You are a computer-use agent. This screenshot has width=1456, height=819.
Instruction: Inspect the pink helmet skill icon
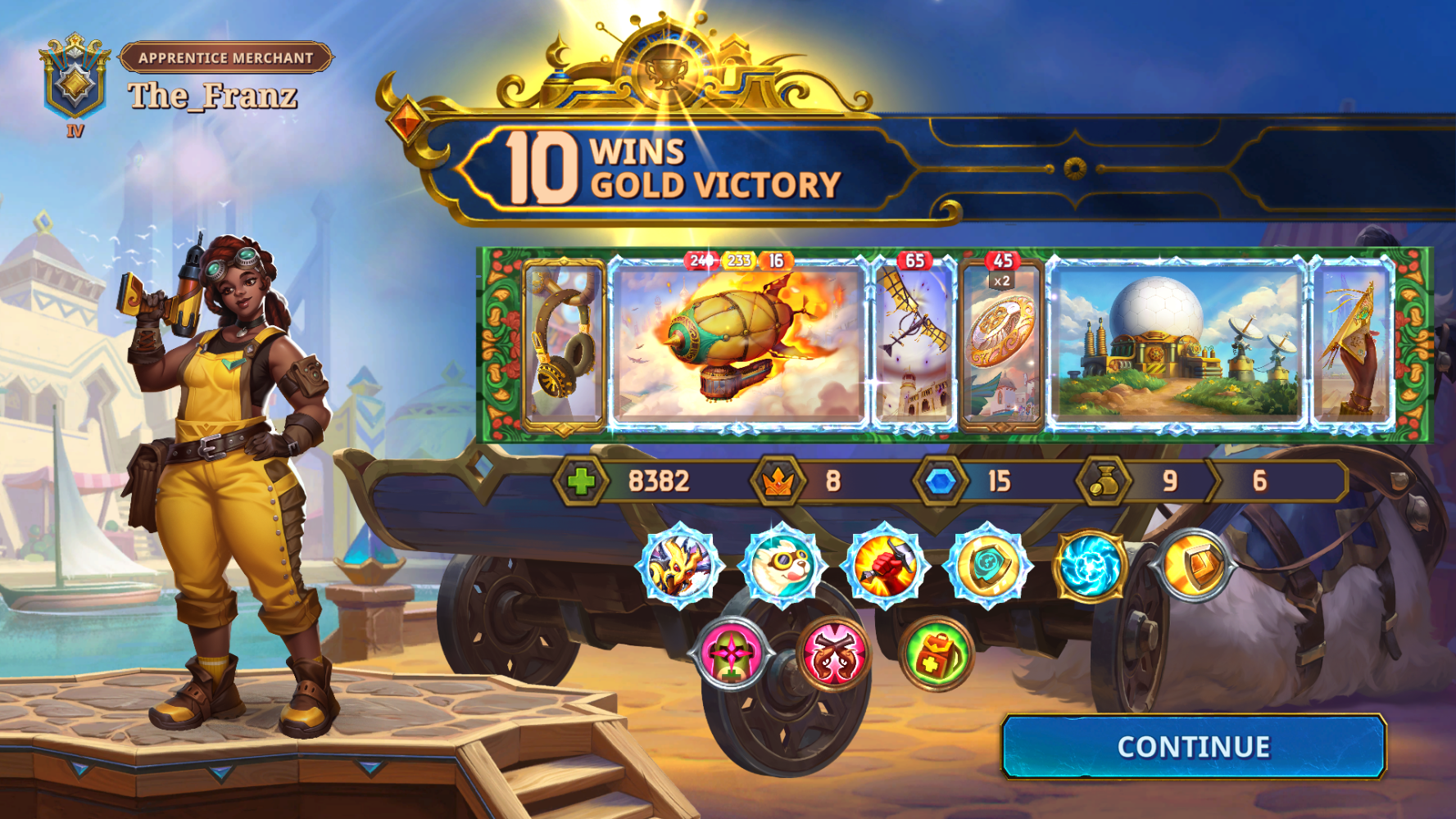point(730,654)
